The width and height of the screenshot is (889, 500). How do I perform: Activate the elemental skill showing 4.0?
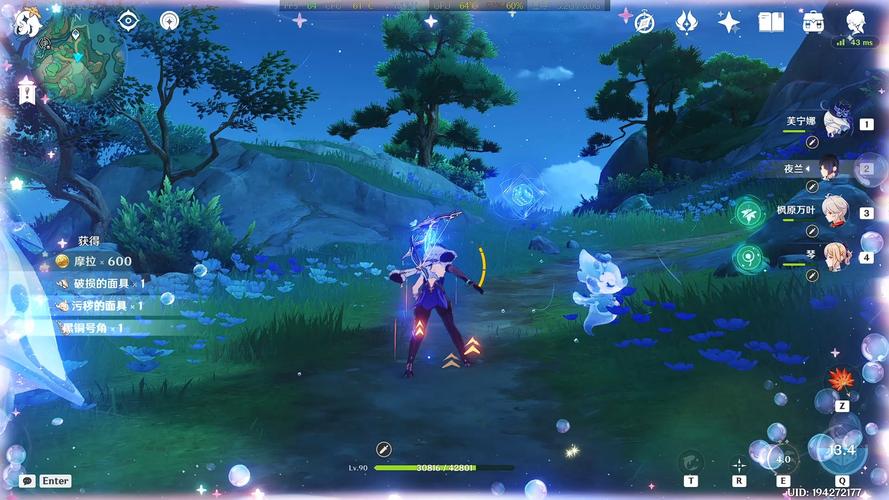coord(783,459)
